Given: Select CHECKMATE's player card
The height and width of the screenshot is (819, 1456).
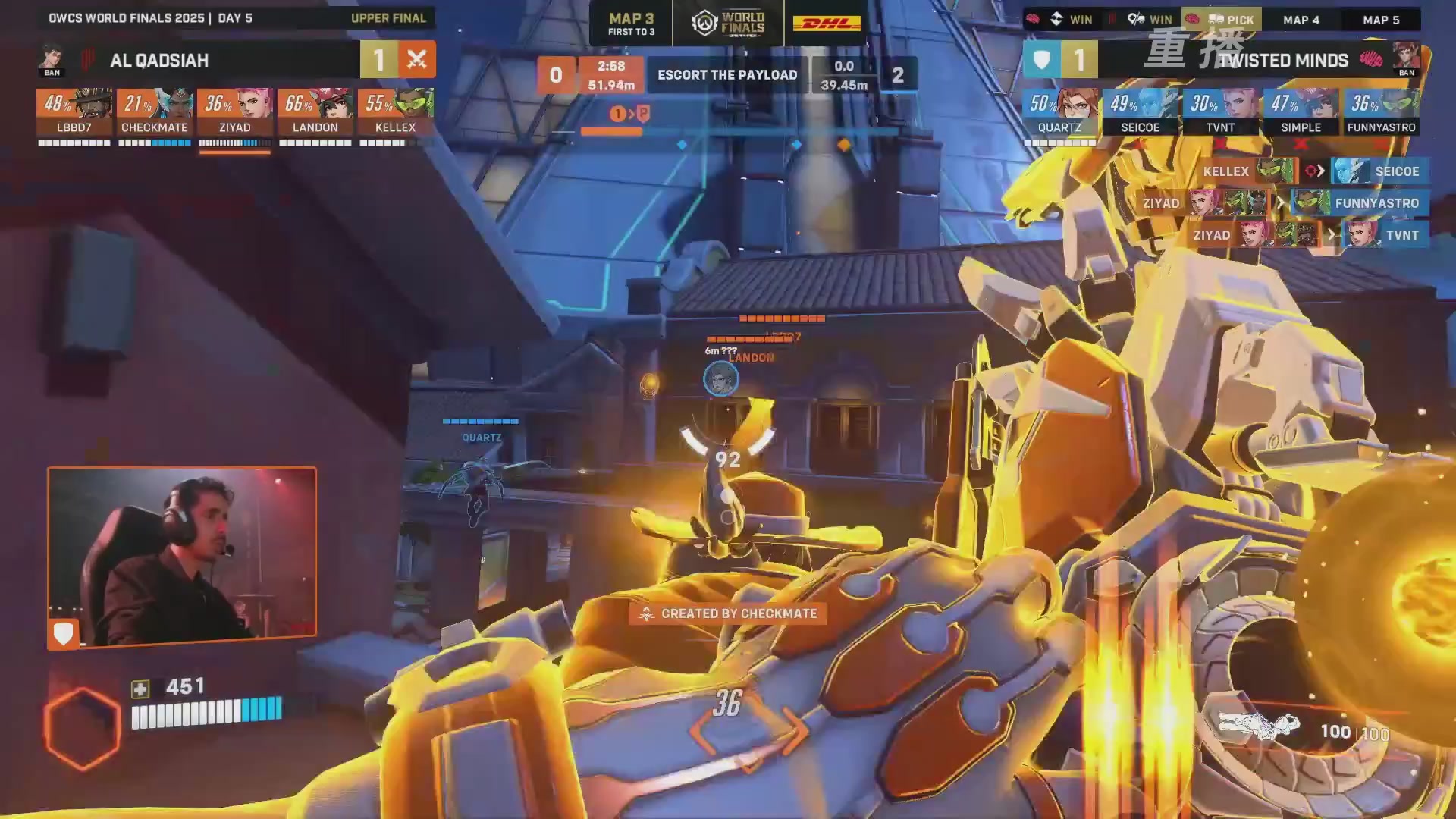Looking at the screenshot, I should 155,112.
